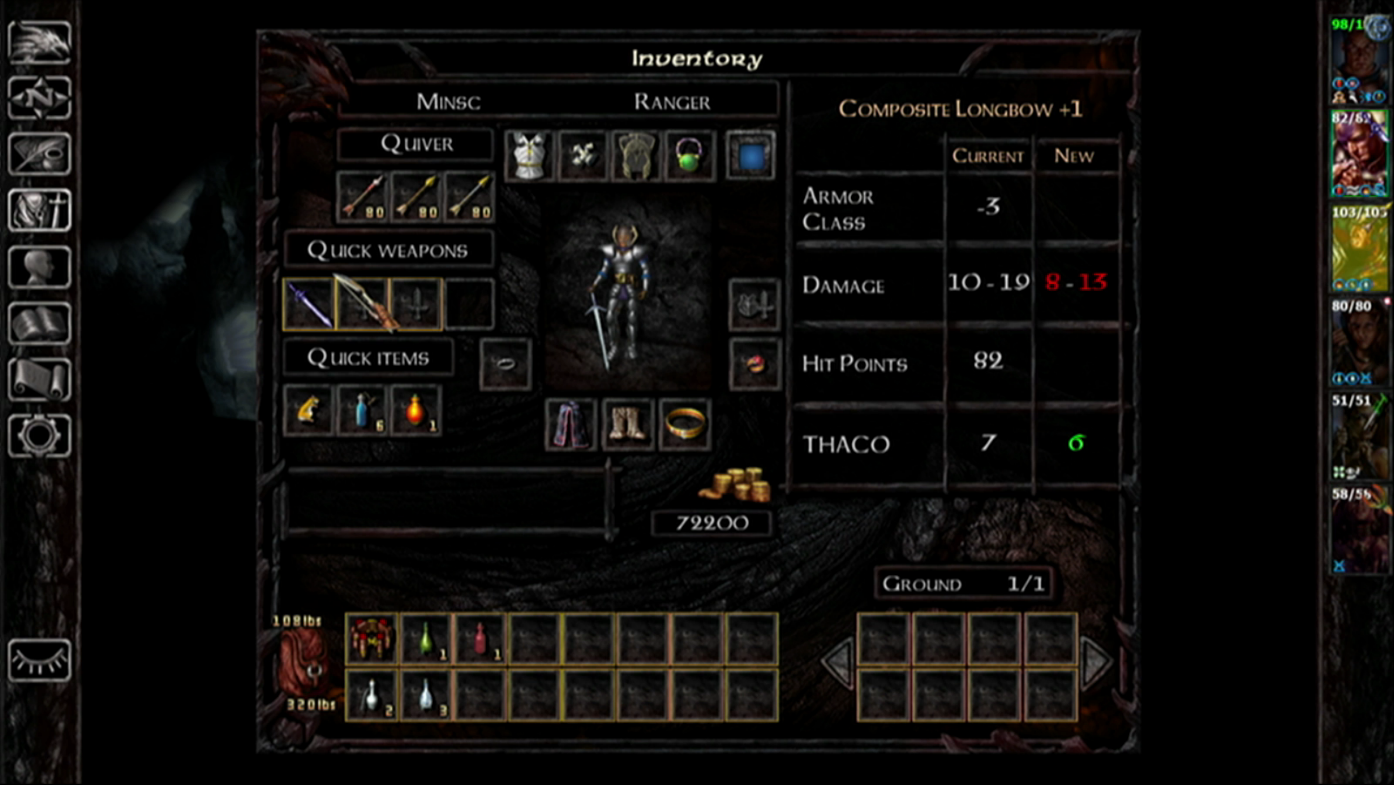
Task: Pick the blue potion quick item
Action: (362, 411)
